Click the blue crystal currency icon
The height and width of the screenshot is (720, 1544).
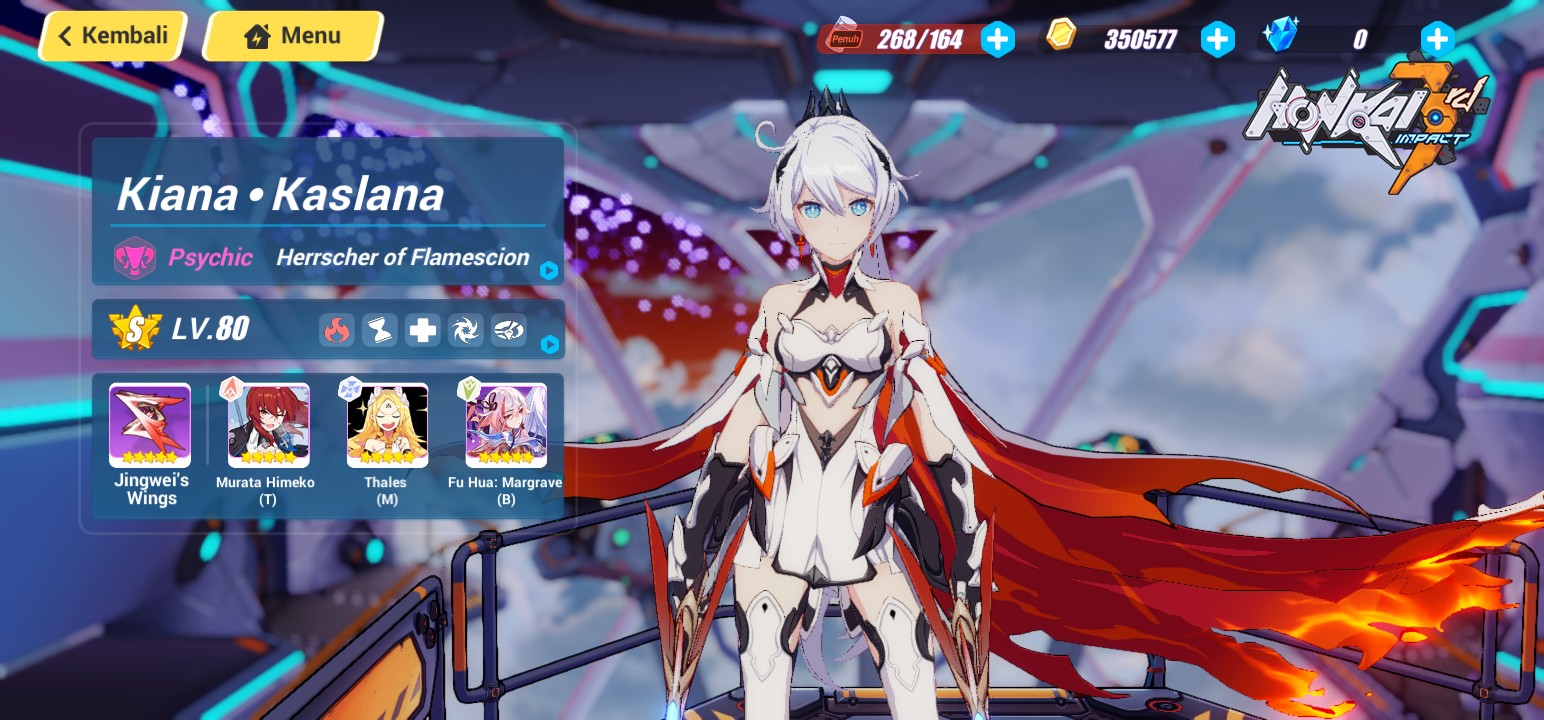point(1281,33)
